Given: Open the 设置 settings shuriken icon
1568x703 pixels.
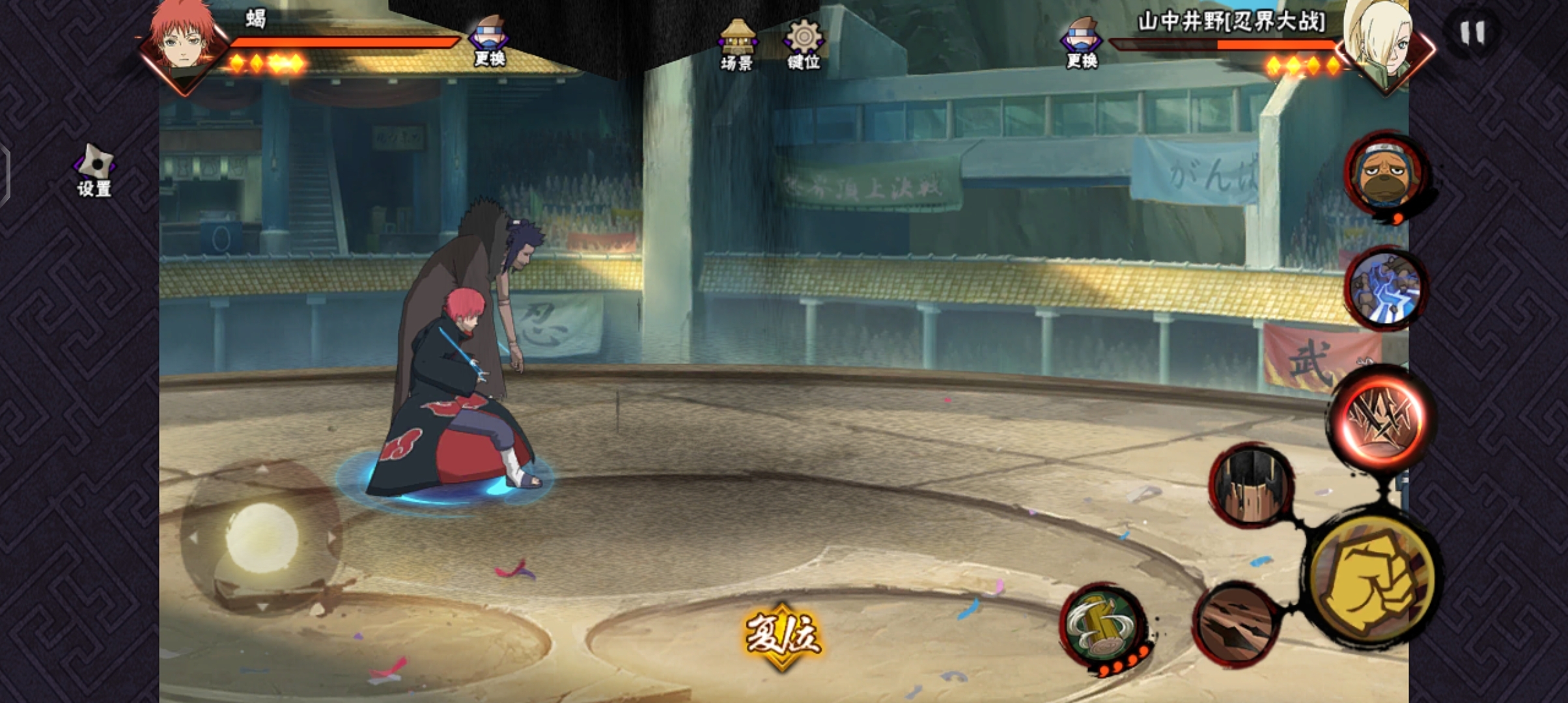Looking at the screenshot, I should pos(95,169).
